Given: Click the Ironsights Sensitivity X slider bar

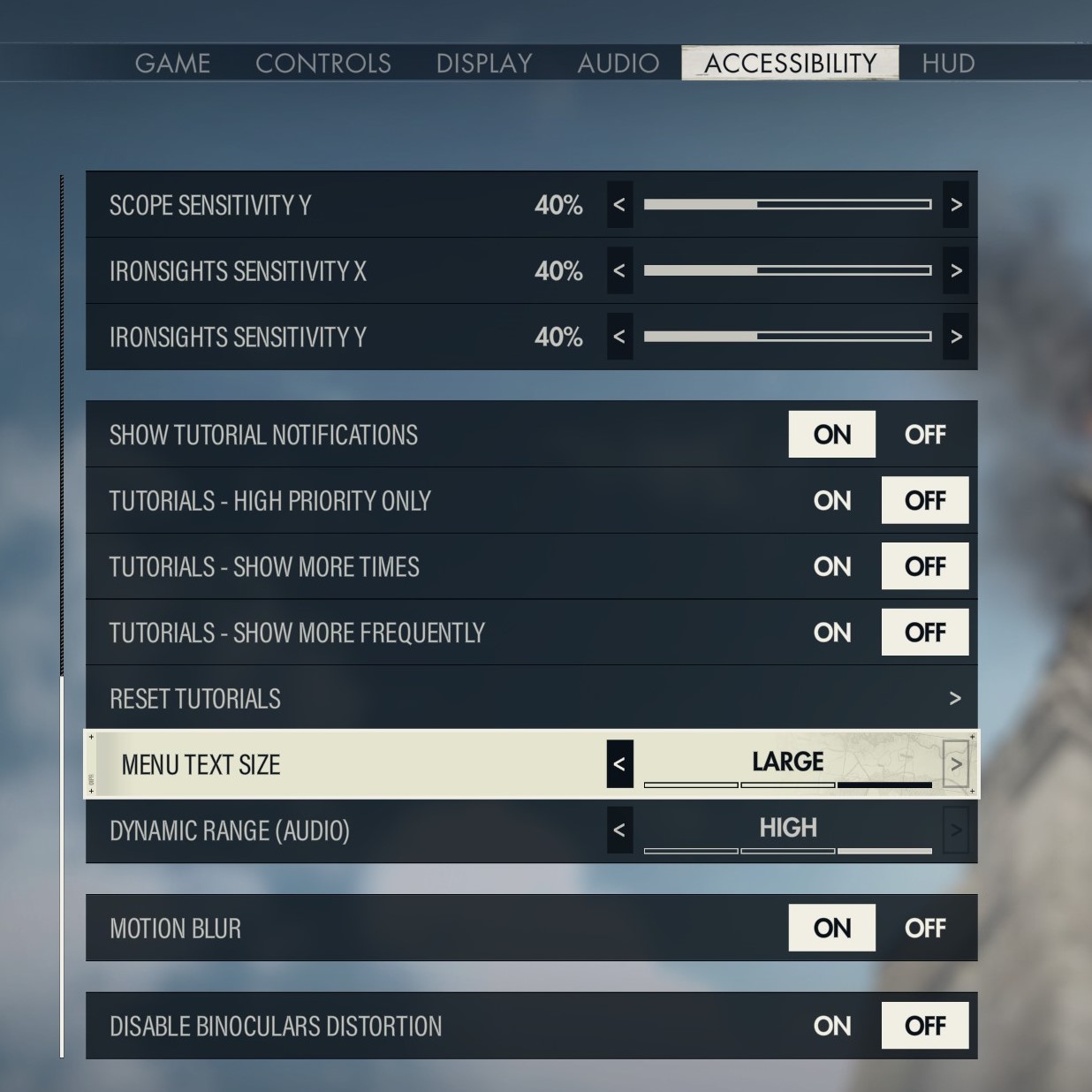Looking at the screenshot, I should [x=787, y=270].
